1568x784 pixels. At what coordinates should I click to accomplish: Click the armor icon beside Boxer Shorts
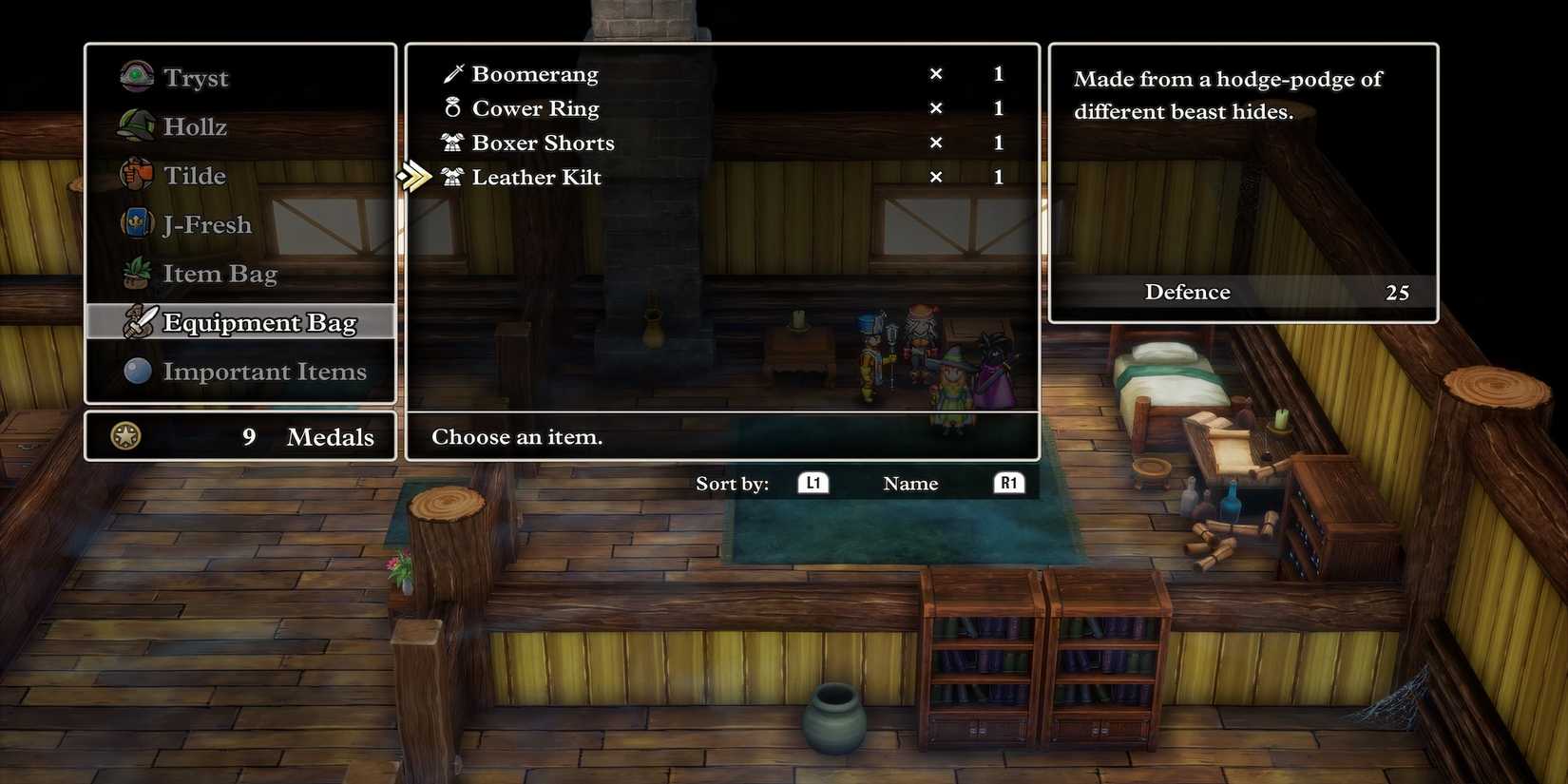[452, 143]
